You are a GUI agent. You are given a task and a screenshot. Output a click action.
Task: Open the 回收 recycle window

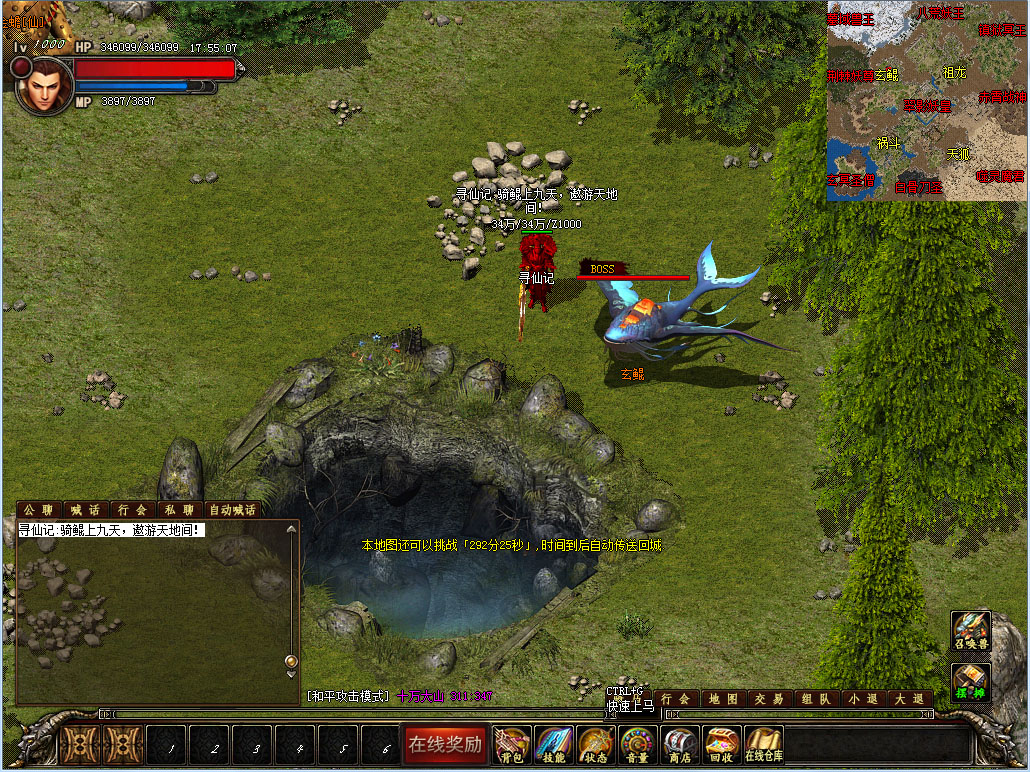point(721,744)
